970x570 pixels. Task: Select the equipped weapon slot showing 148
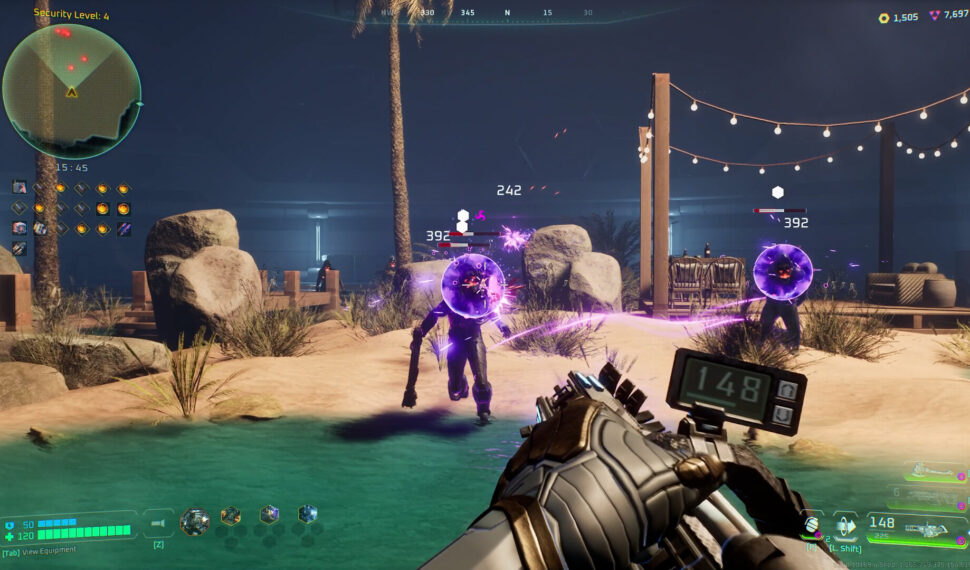coord(917,527)
